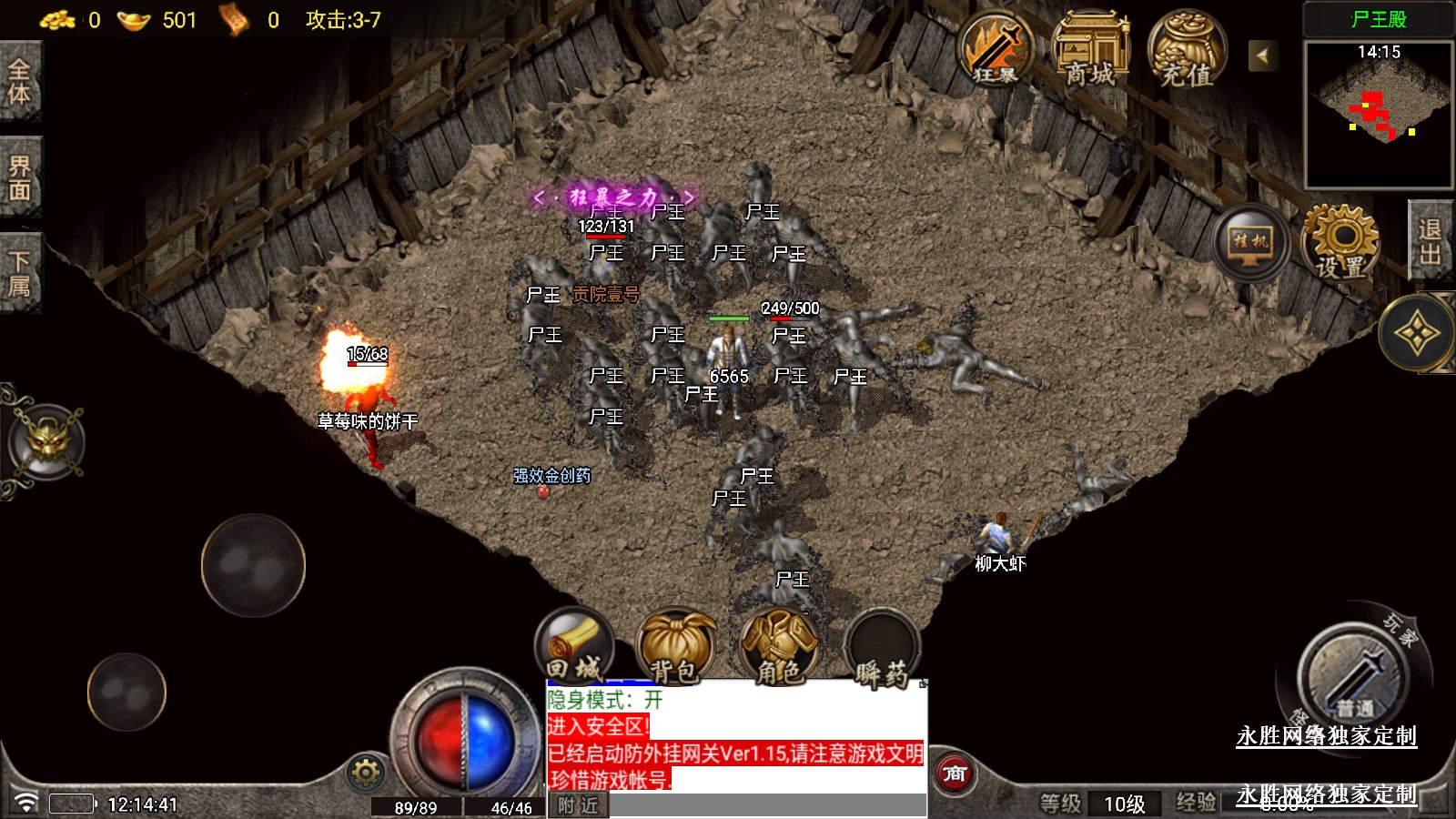Viewport: 1456px width, 819px height.
Task: Open the 充值 recharge menu
Action: click(x=1187, y=51)
